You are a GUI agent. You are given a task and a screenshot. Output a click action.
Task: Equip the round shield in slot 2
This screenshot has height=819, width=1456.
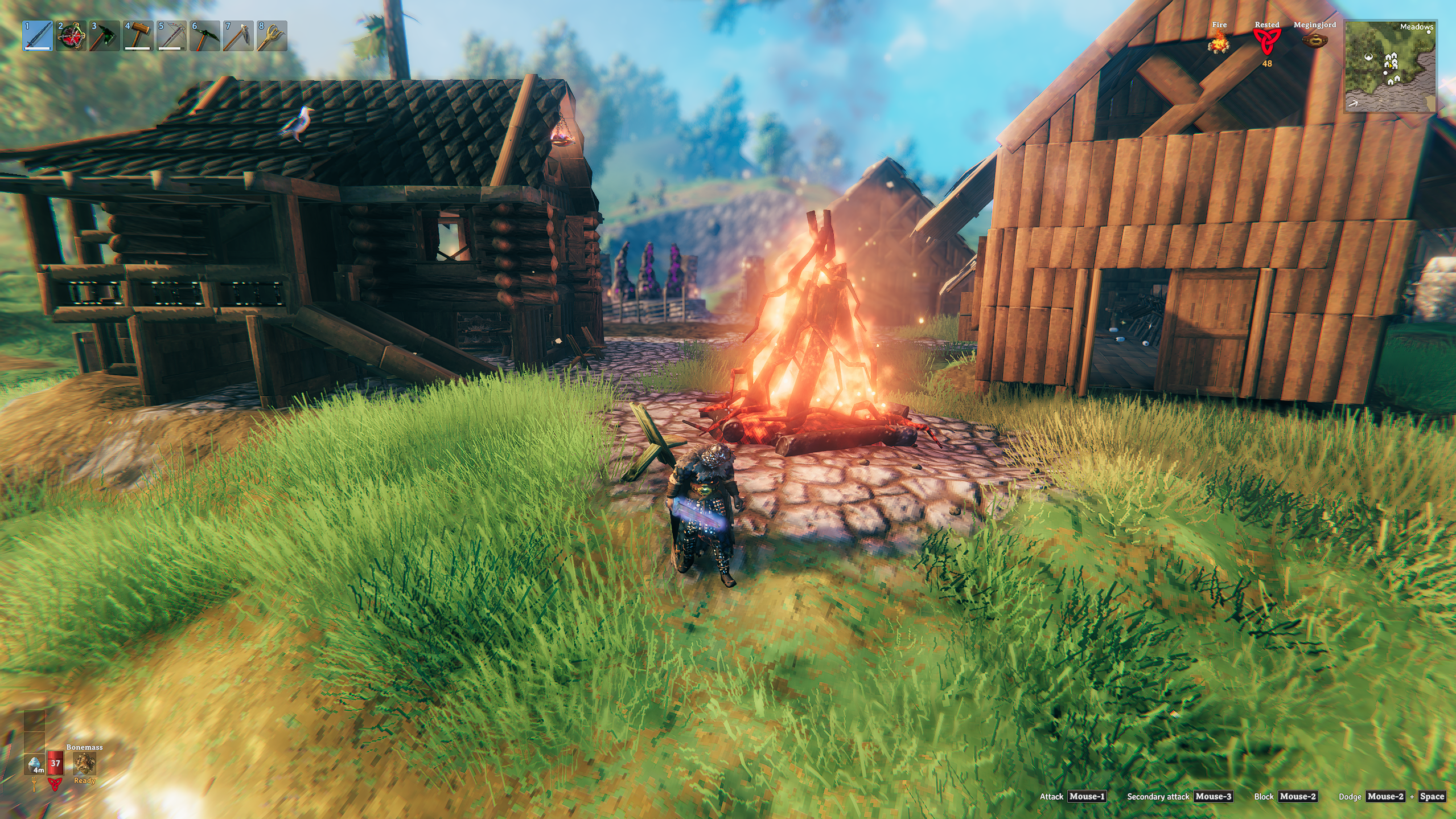(72, 36)
